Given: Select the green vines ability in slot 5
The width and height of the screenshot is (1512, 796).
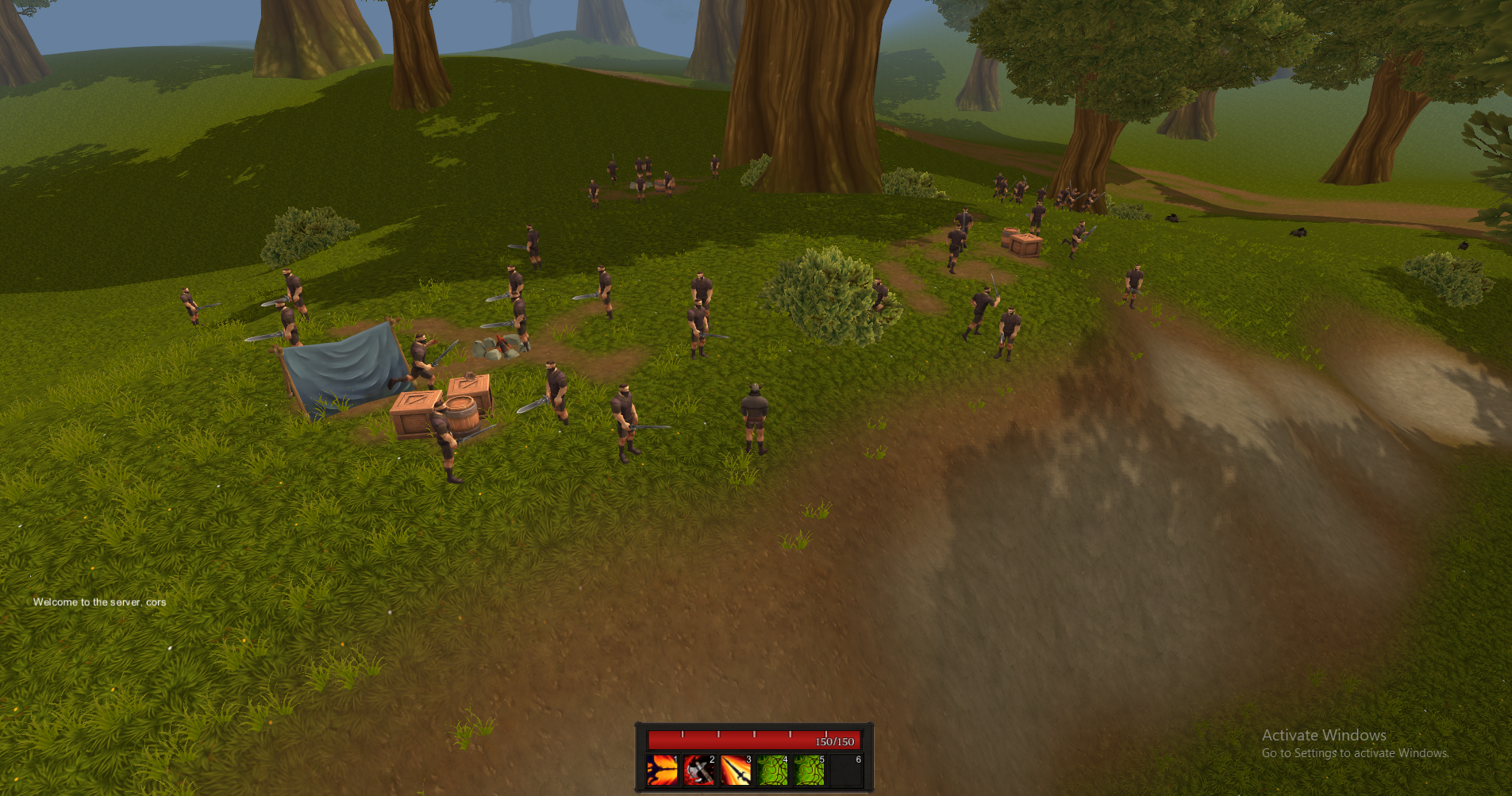Looking at the screenshot, I should point(809,770).
